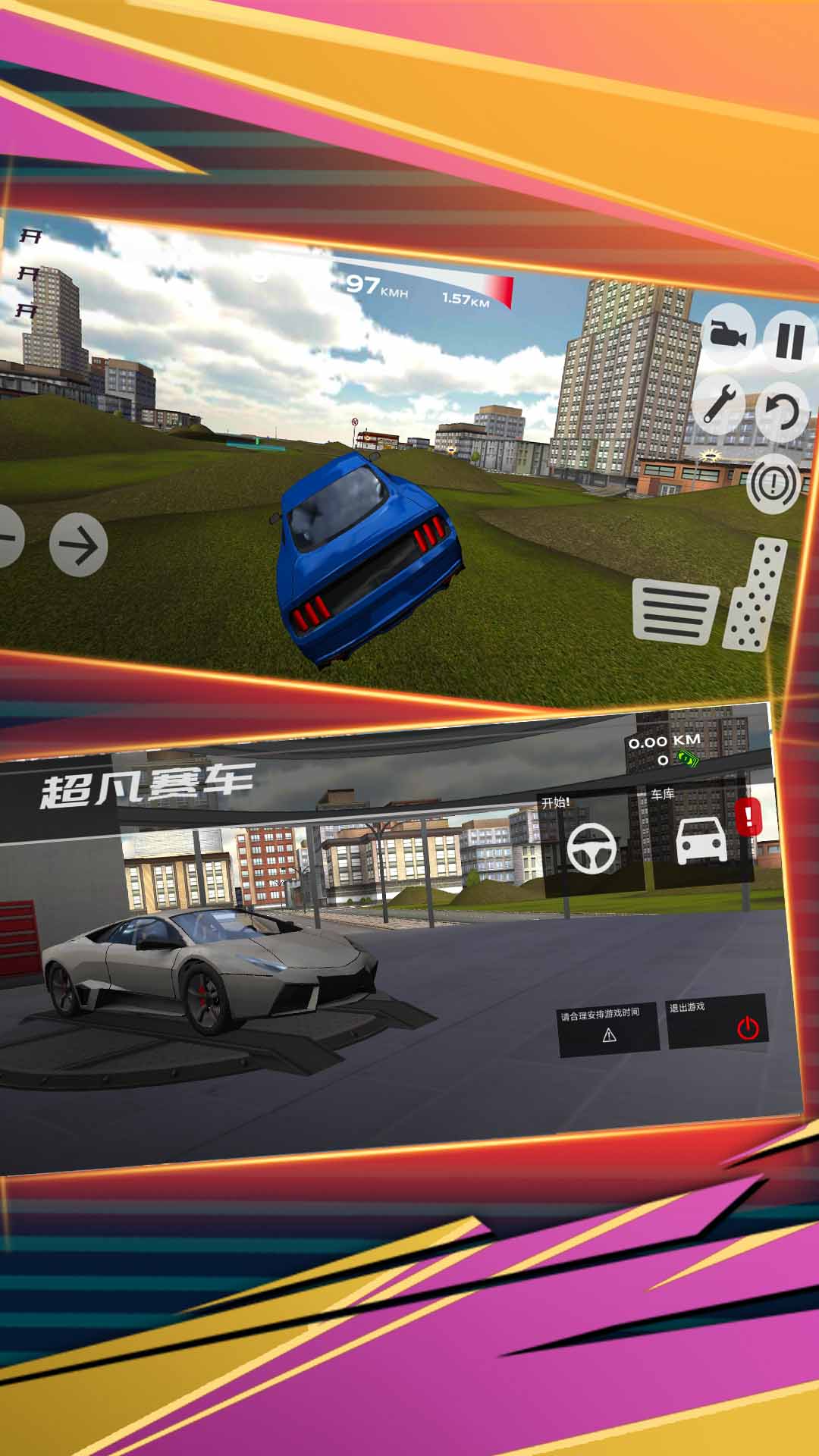819x1456 pixels.
Task: Engage the handbrake exclamation button
Action: coord(773,483)
